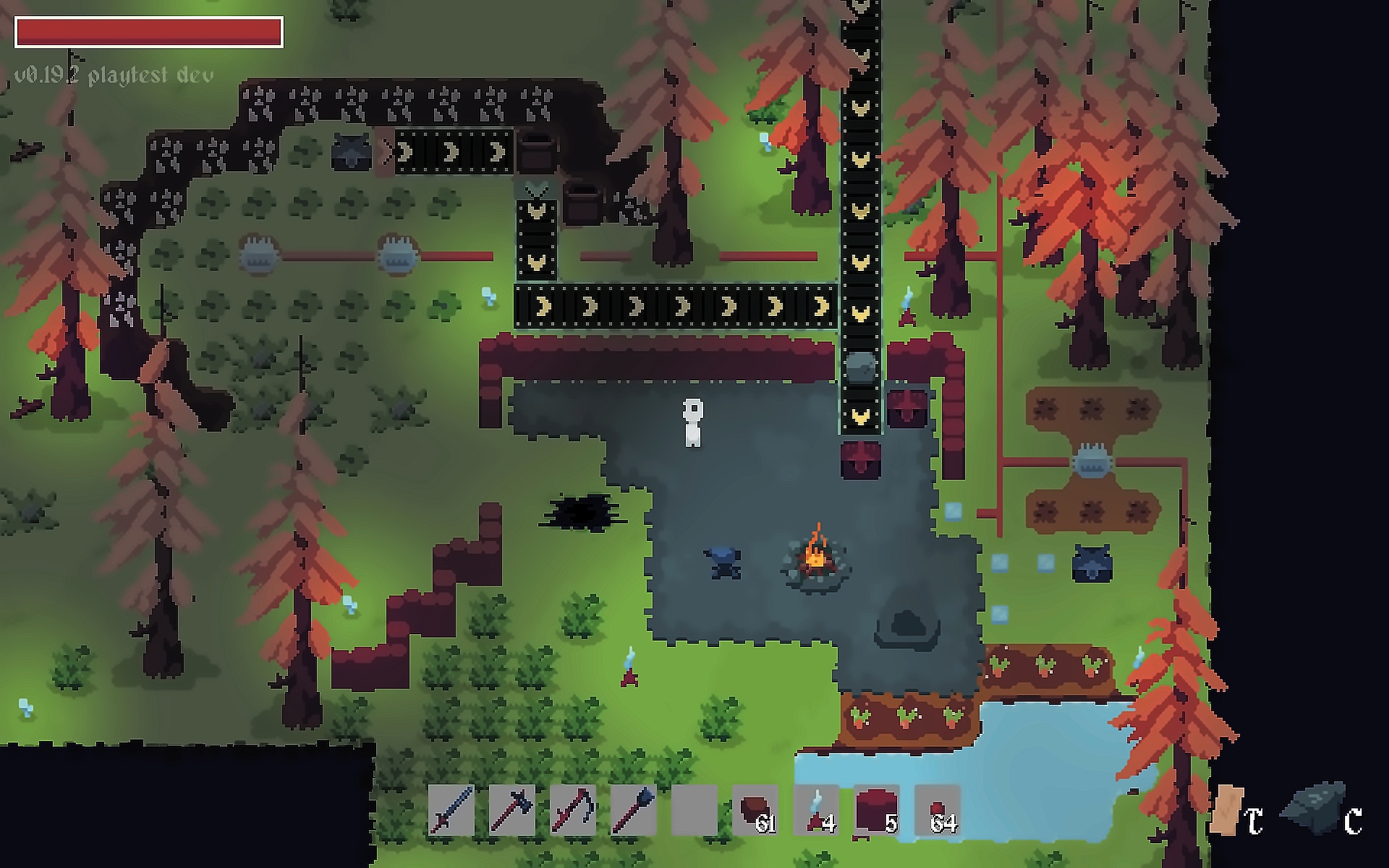Select the small red item stack of 64

tap(938, 810)
